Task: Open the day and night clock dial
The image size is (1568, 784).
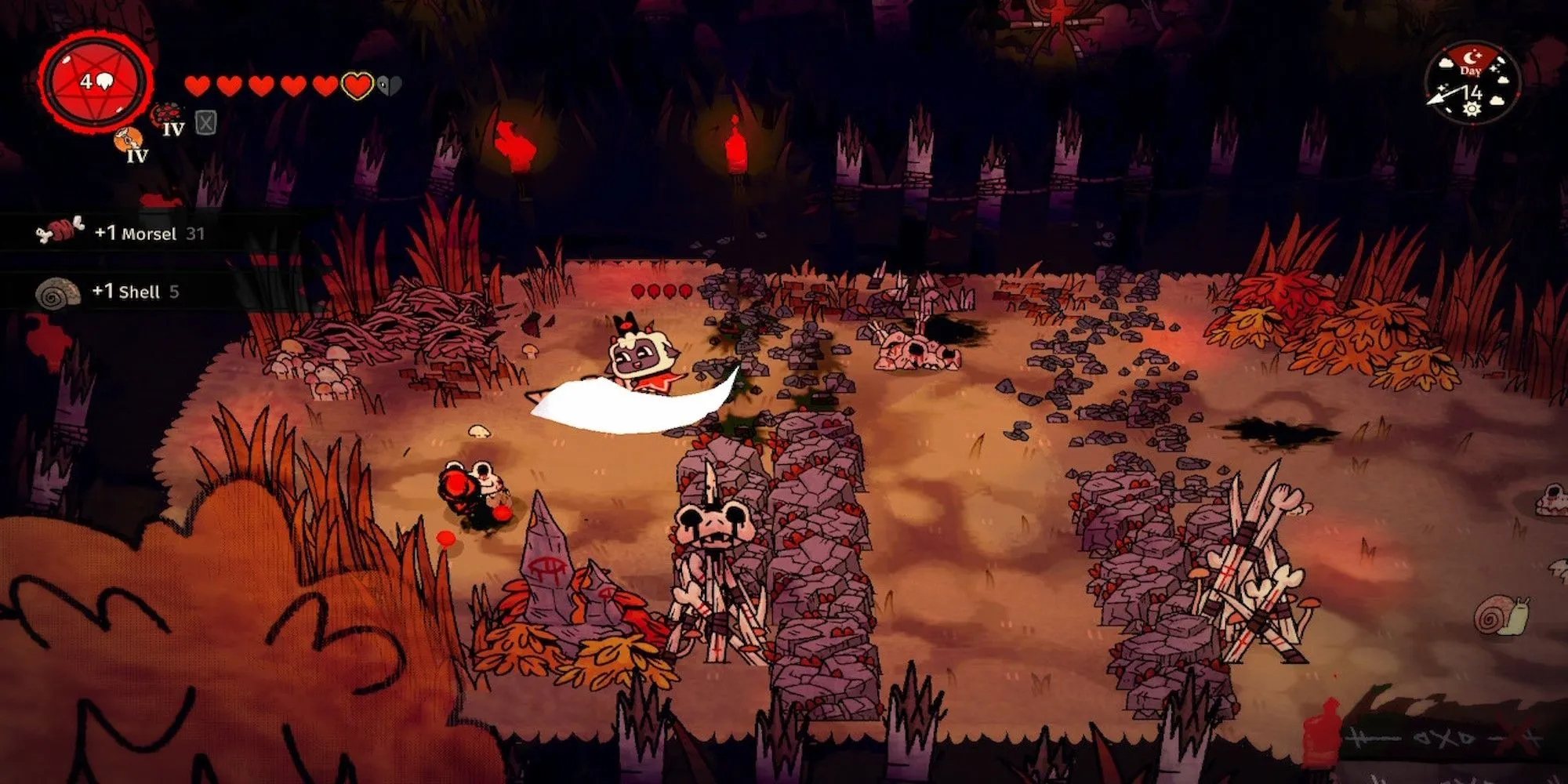Action: pyautogui.click(x=1472, y=84)
